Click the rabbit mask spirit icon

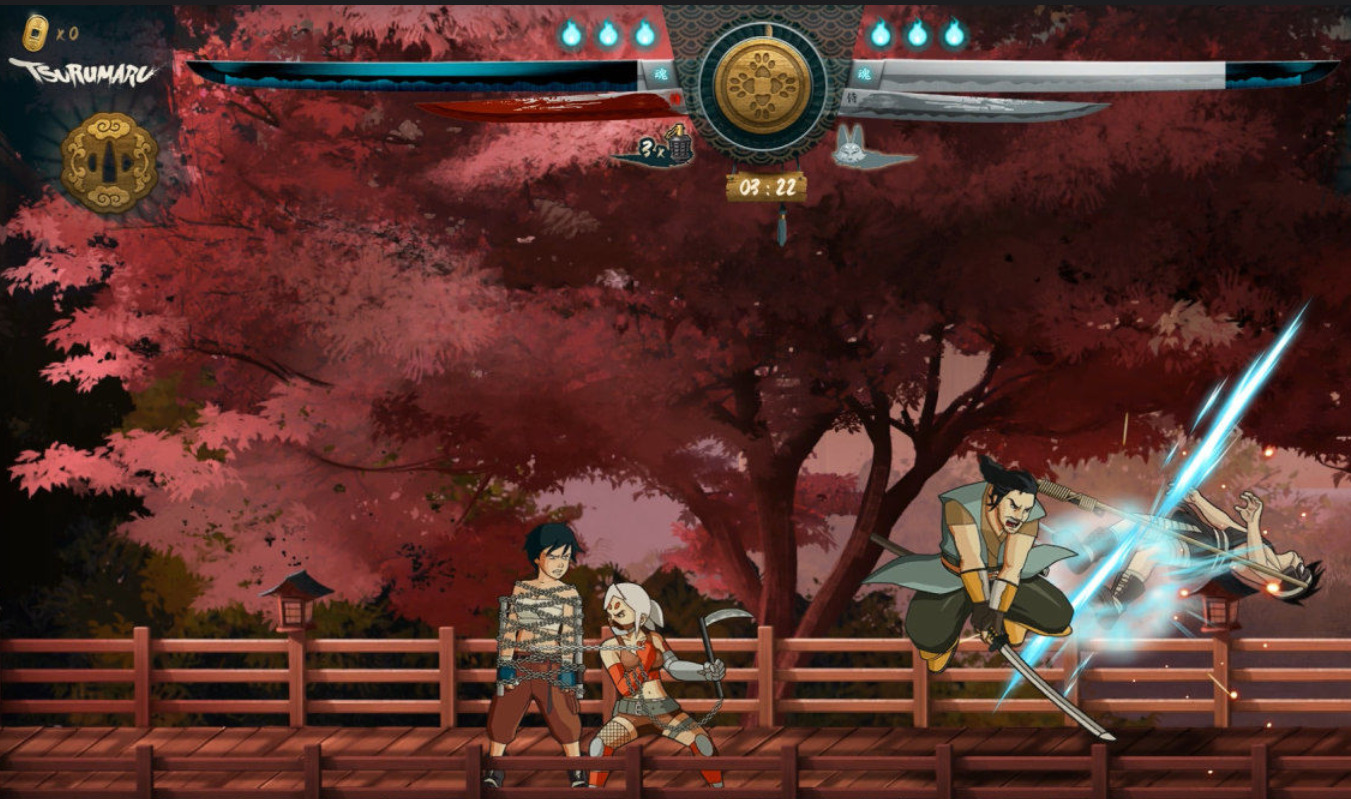(853, 149)
